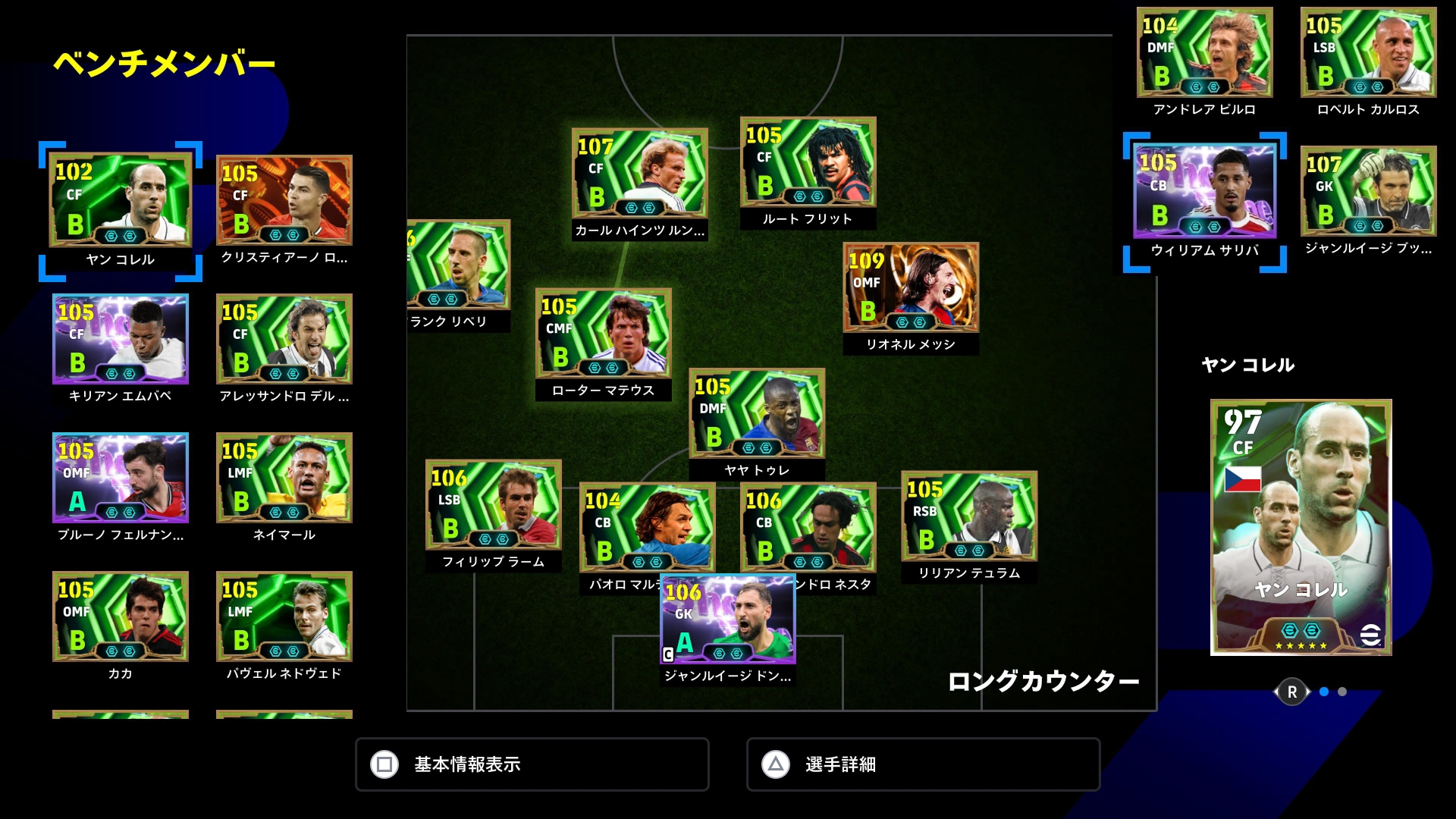
Task: Open player details via 選手詳細 button
Action: tap(923, 764)
